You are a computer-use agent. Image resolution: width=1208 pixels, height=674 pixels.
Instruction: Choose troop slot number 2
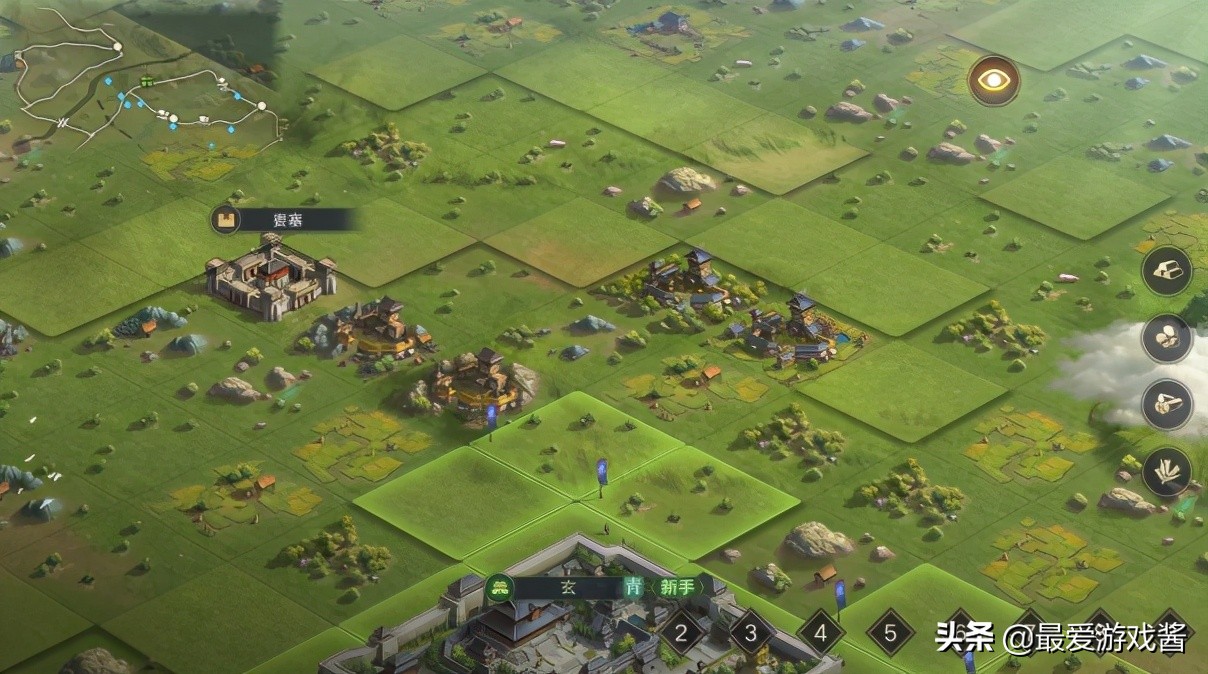click(x=683, y=632)
